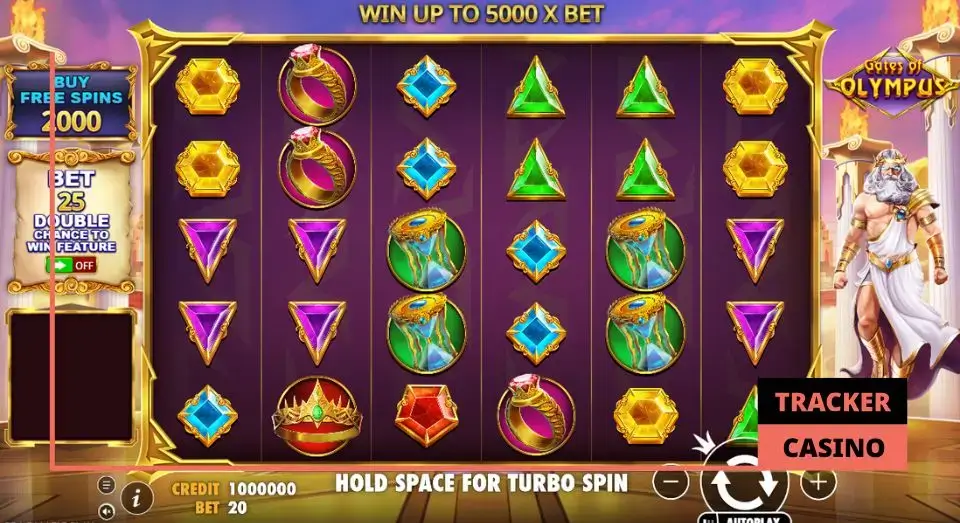Viewport: 960px width, 523px height.
Task: Decrease the bet with the minus button
Action: pos(671,482)
